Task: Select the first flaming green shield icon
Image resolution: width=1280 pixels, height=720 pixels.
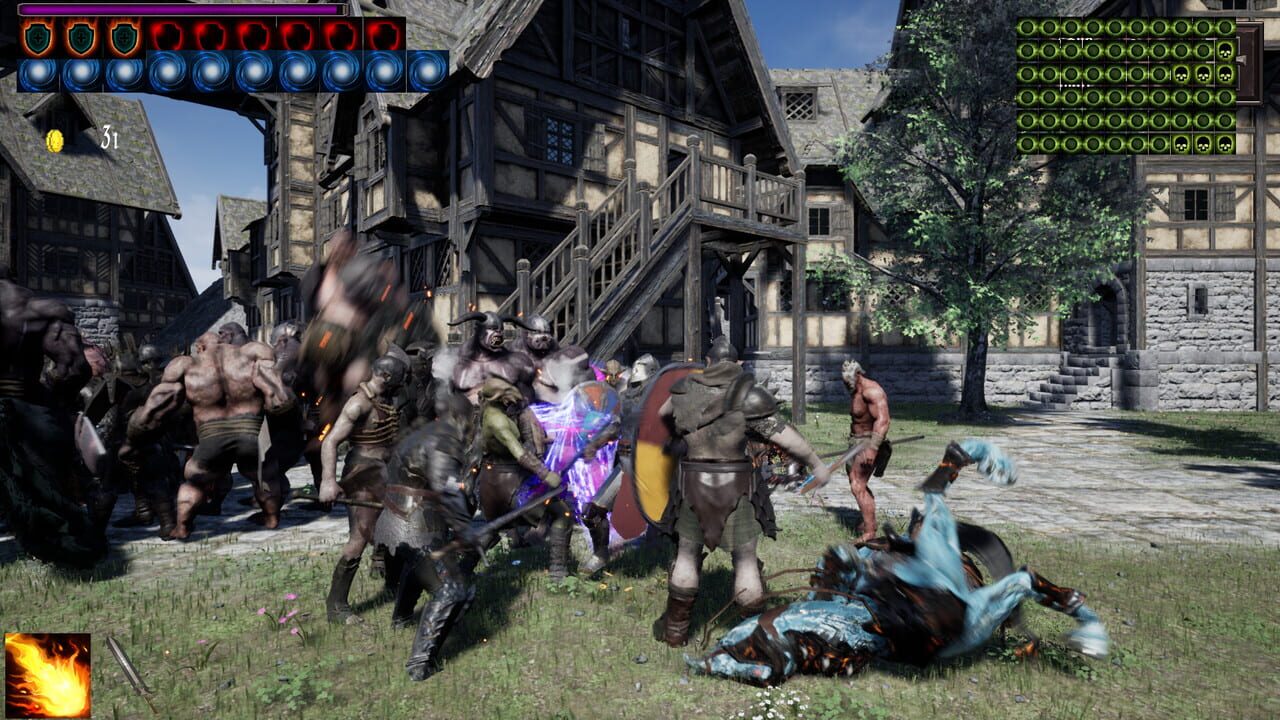Action: (38, 36)
